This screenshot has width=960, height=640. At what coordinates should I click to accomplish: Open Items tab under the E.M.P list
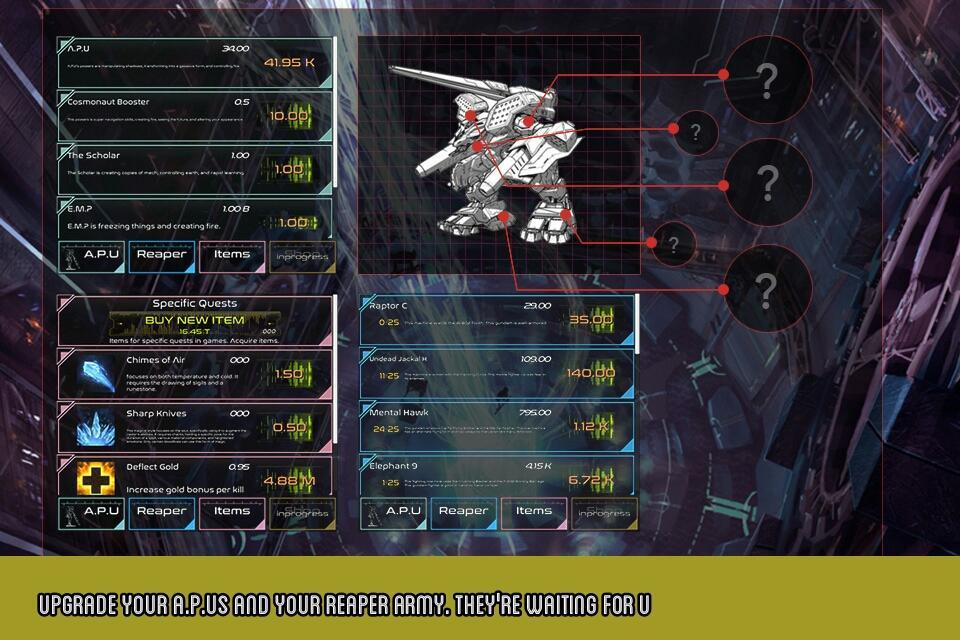click(232, 255)
